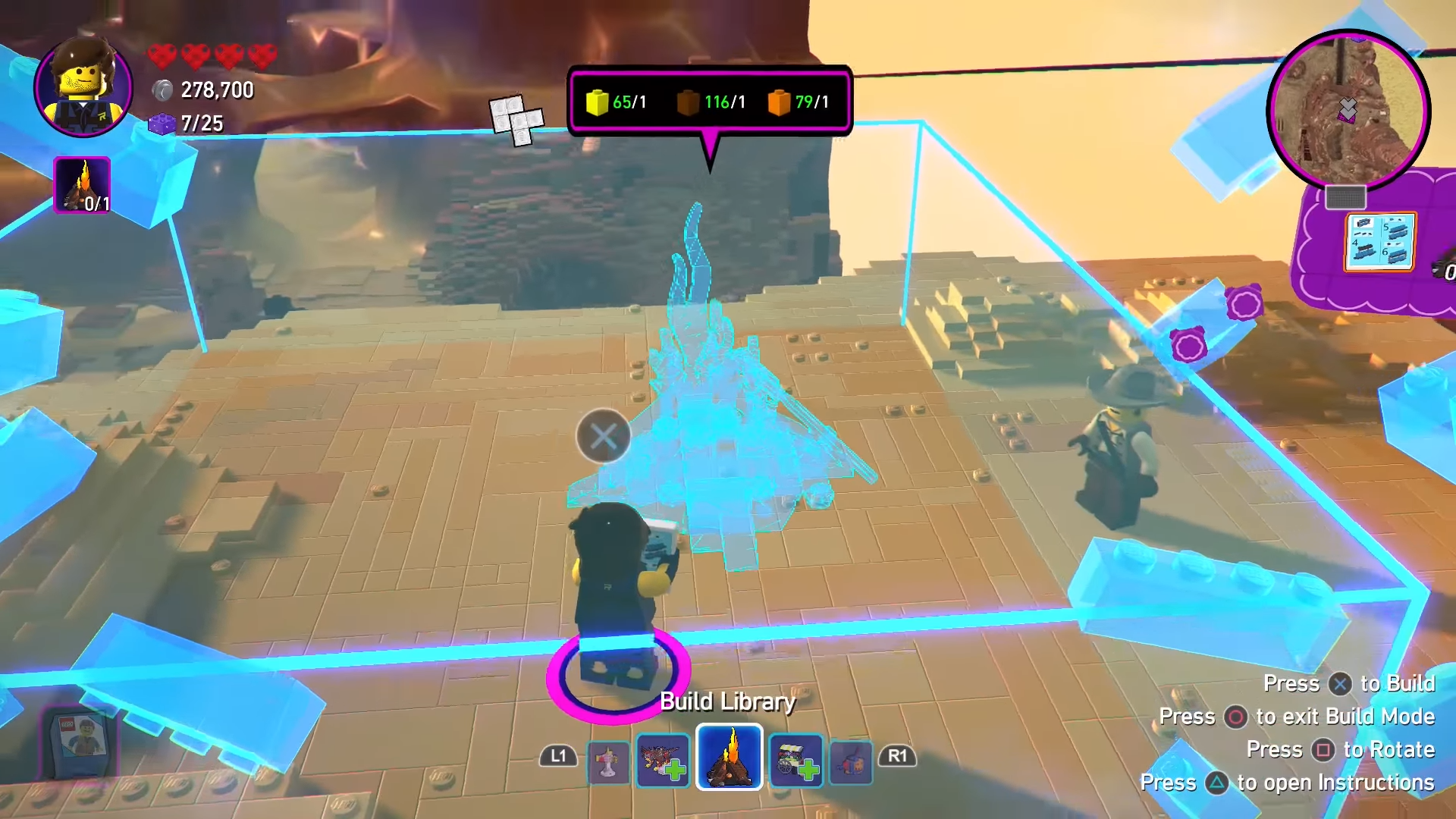Select the campfire build in Build Library
The image size is (1456, 819).
(x=729, y=757)
